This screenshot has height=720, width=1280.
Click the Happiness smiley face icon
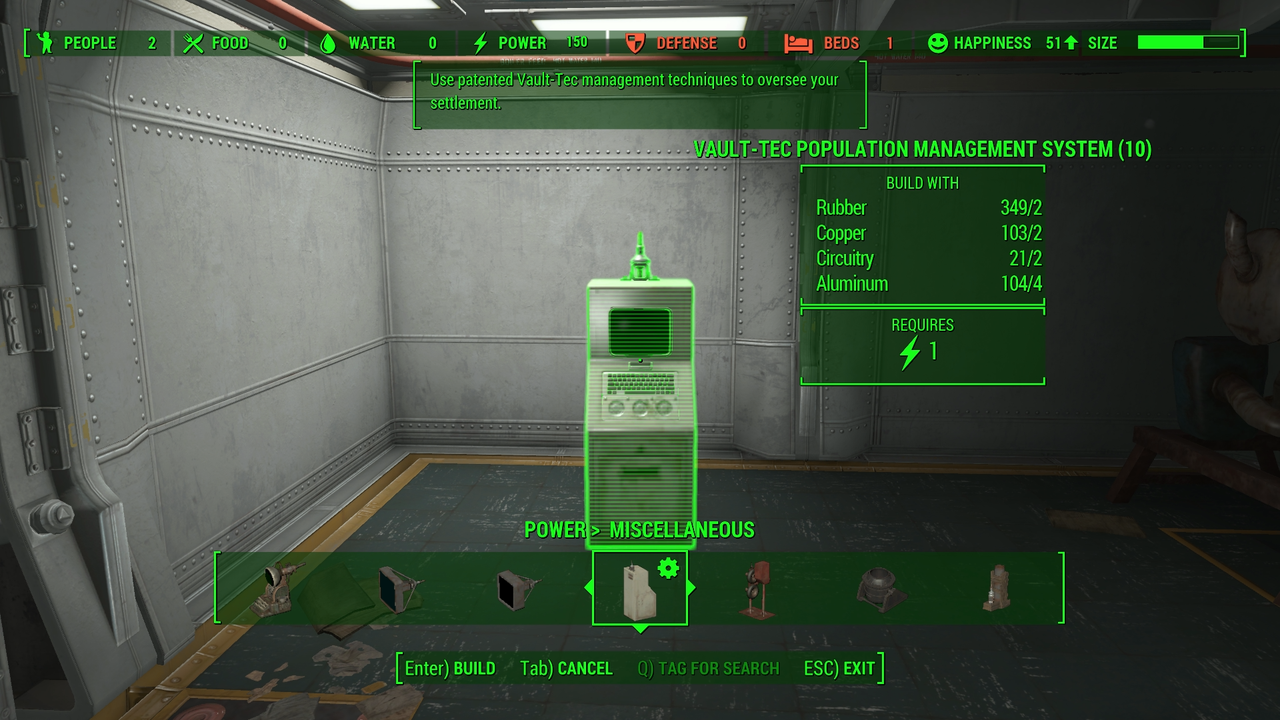pos(938,43)
